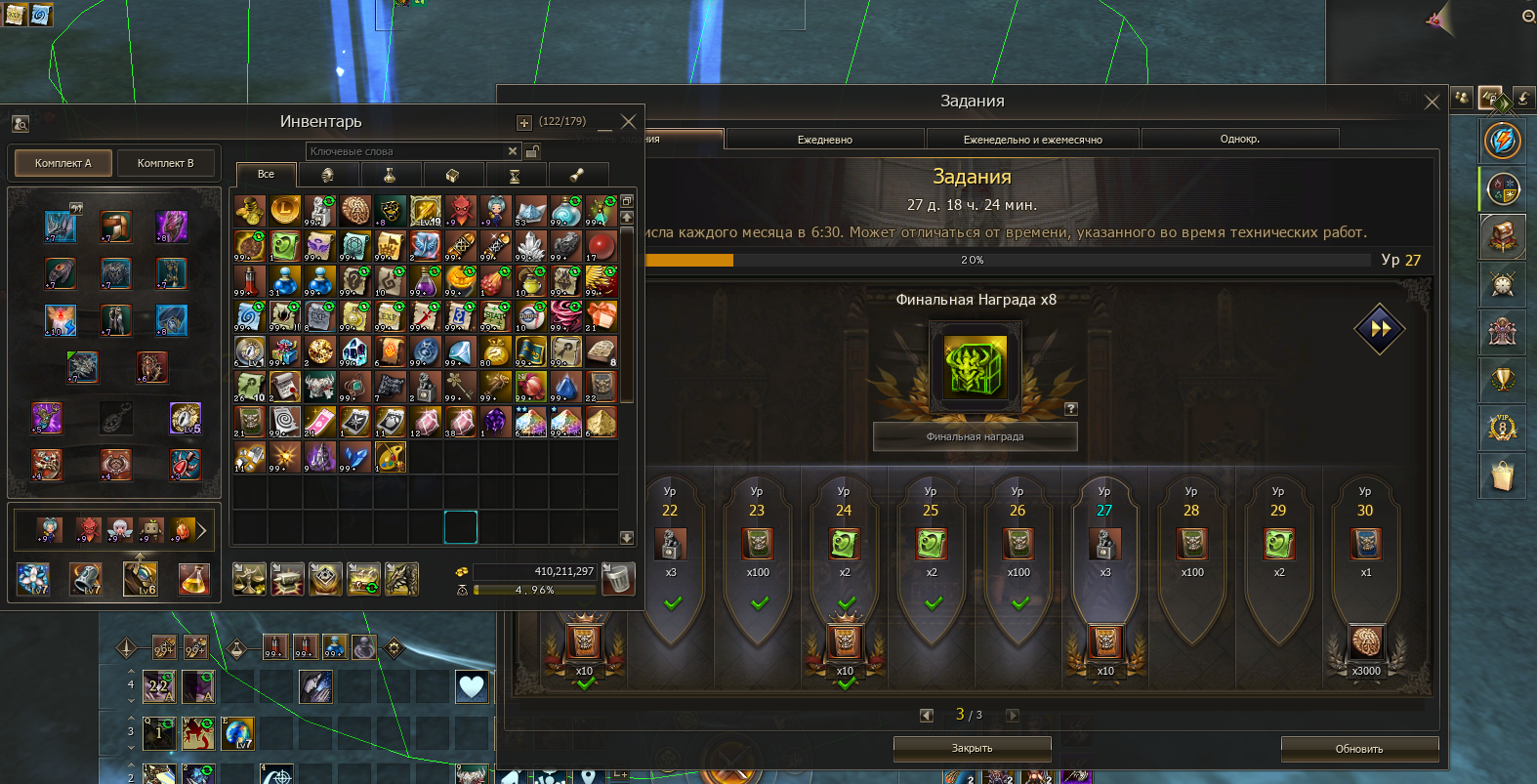1537x784 pixels.
Task: Close the Задания quest window
Action: tap(1432, 103)
